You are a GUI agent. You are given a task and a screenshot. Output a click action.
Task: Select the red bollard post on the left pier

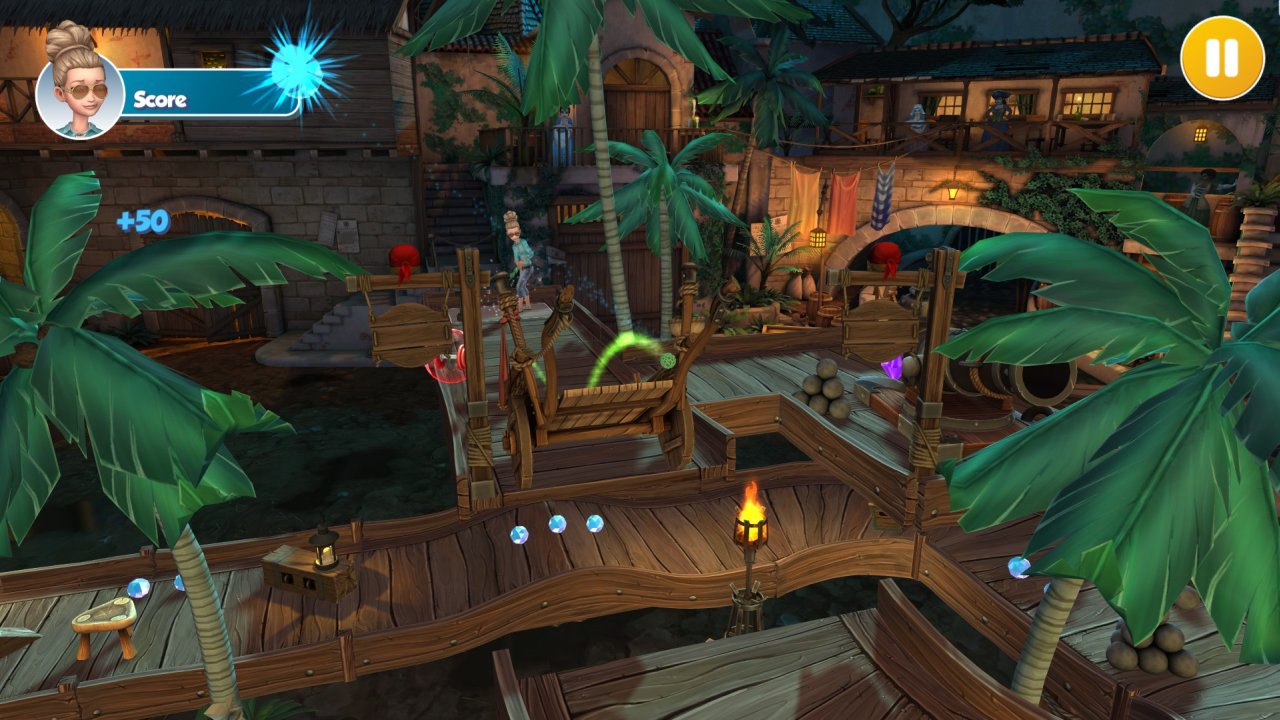pos(403,255)
